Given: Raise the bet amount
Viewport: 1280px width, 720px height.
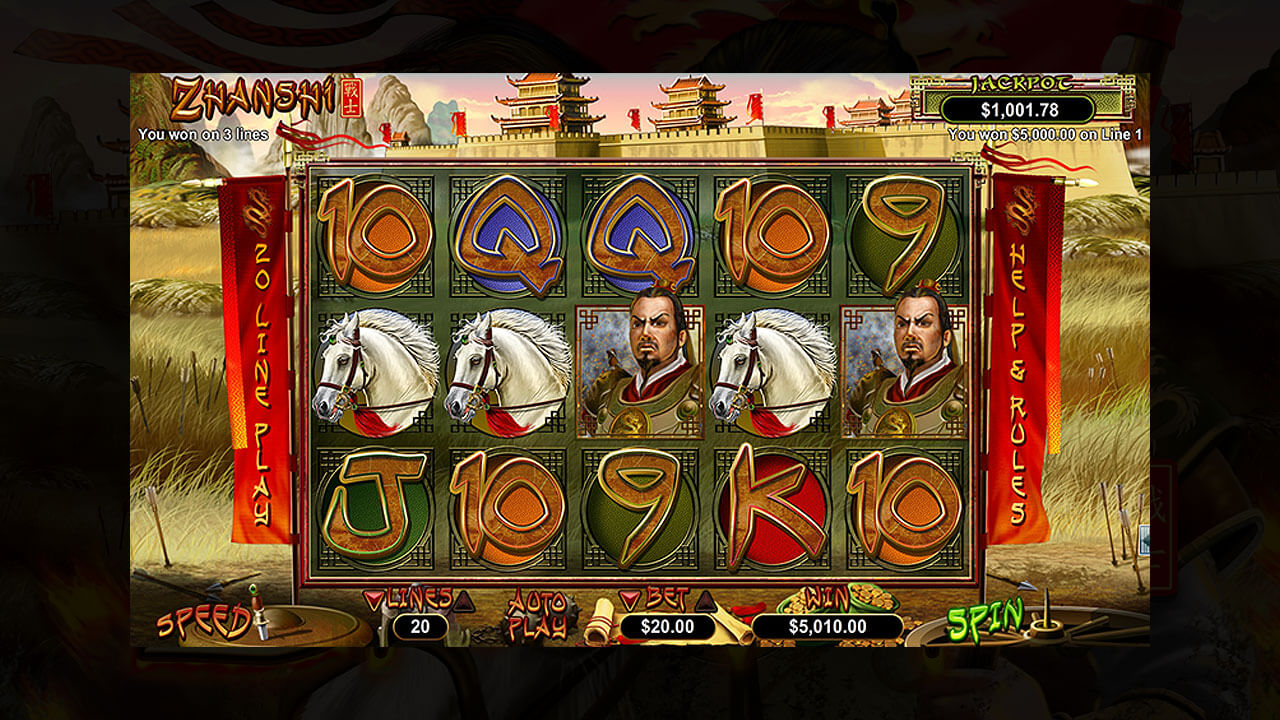Looking at the screenshot, I should pyautogui.click(x=706, y=600).
